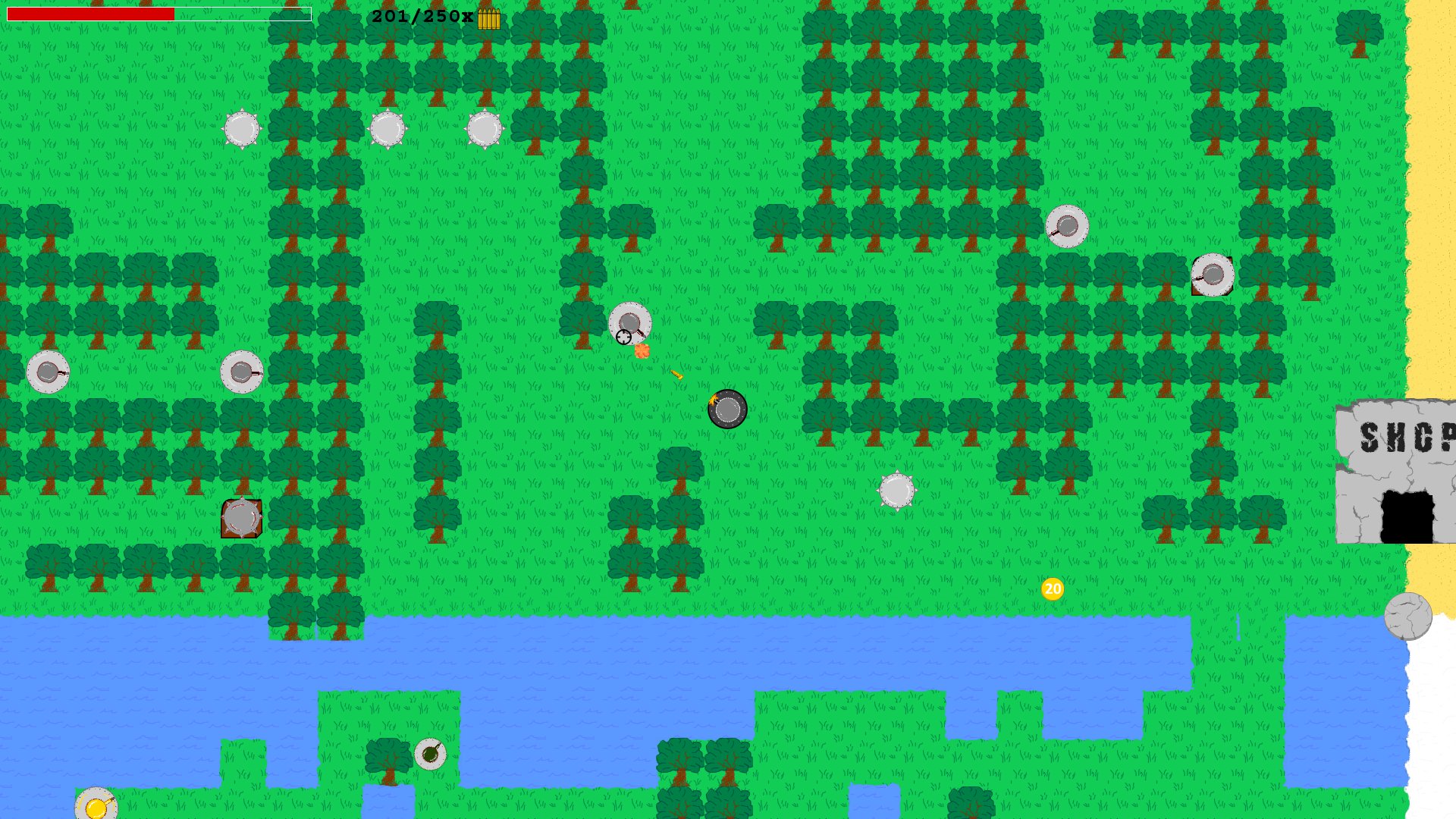Click the crosshair cursor on the grass

click(622, 337)
